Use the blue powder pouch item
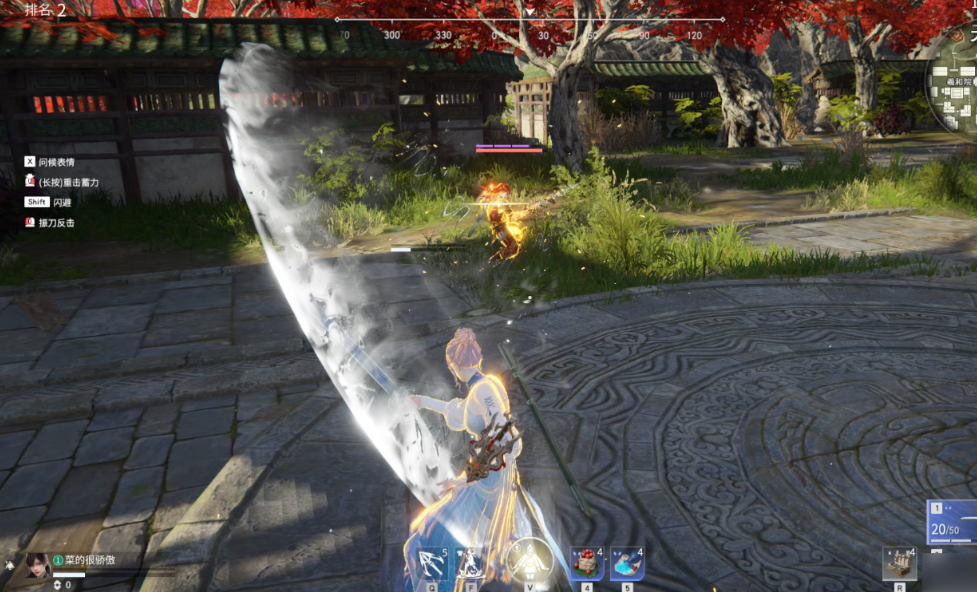The width and height of the screenshot is (977, 592). pos(627,563)
